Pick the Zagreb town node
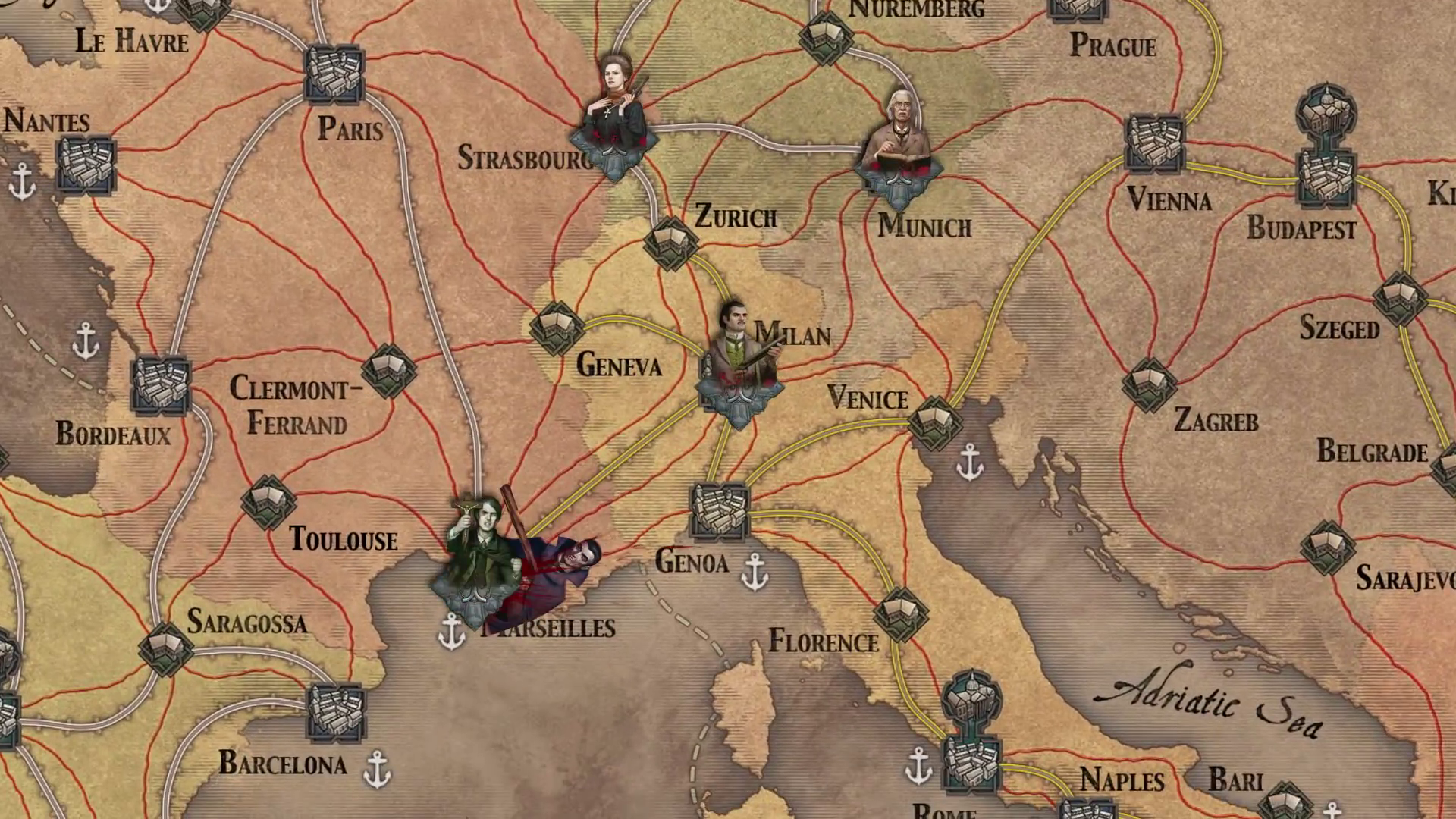 click(x=1149, y=385)
